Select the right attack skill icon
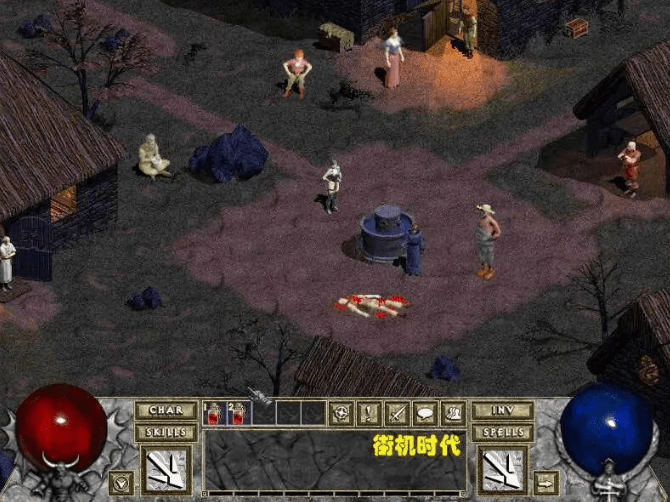This screenshot has width=670, height=502. pos(503,469)
